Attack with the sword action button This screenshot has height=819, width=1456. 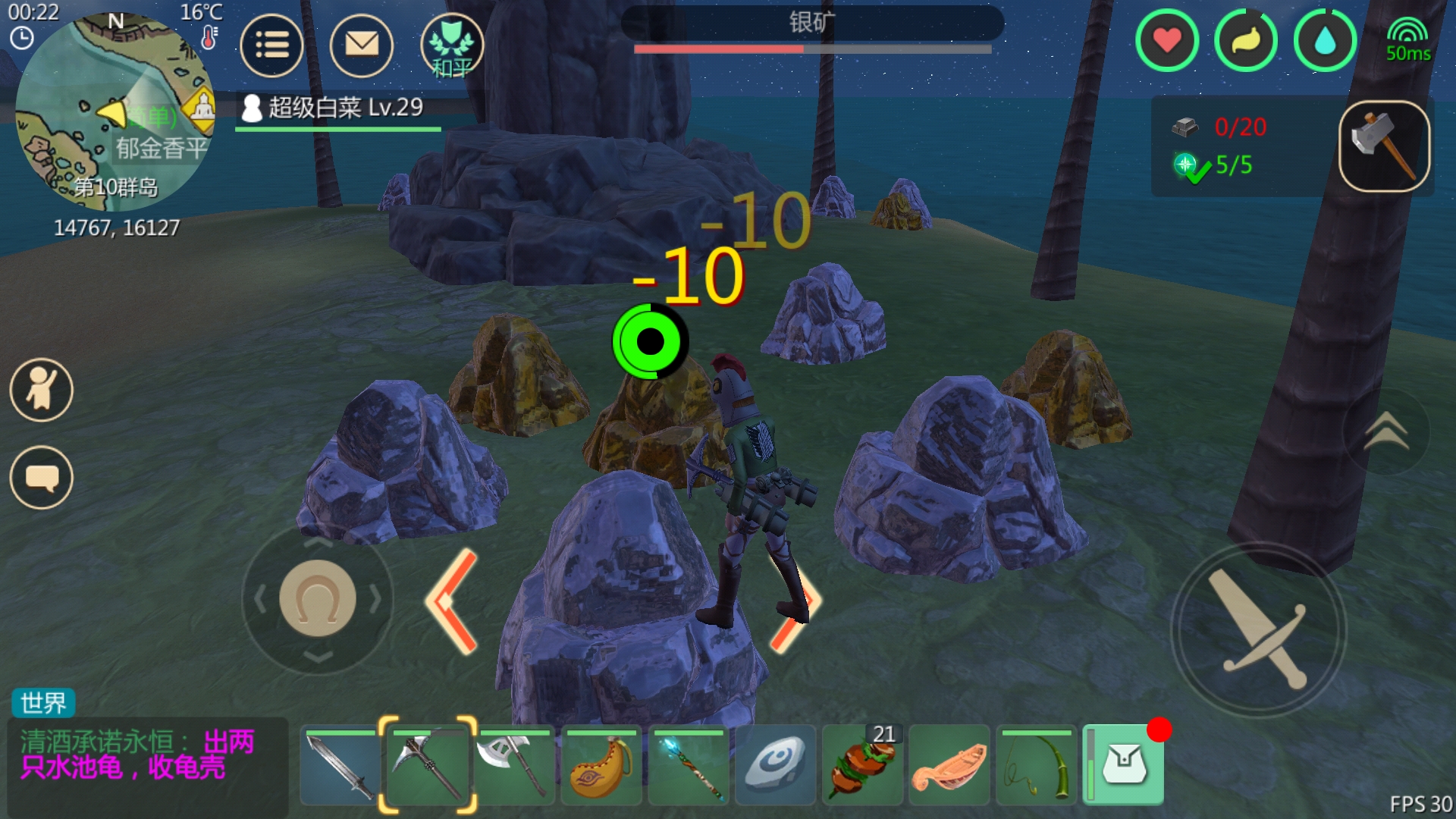[1259, 629]
